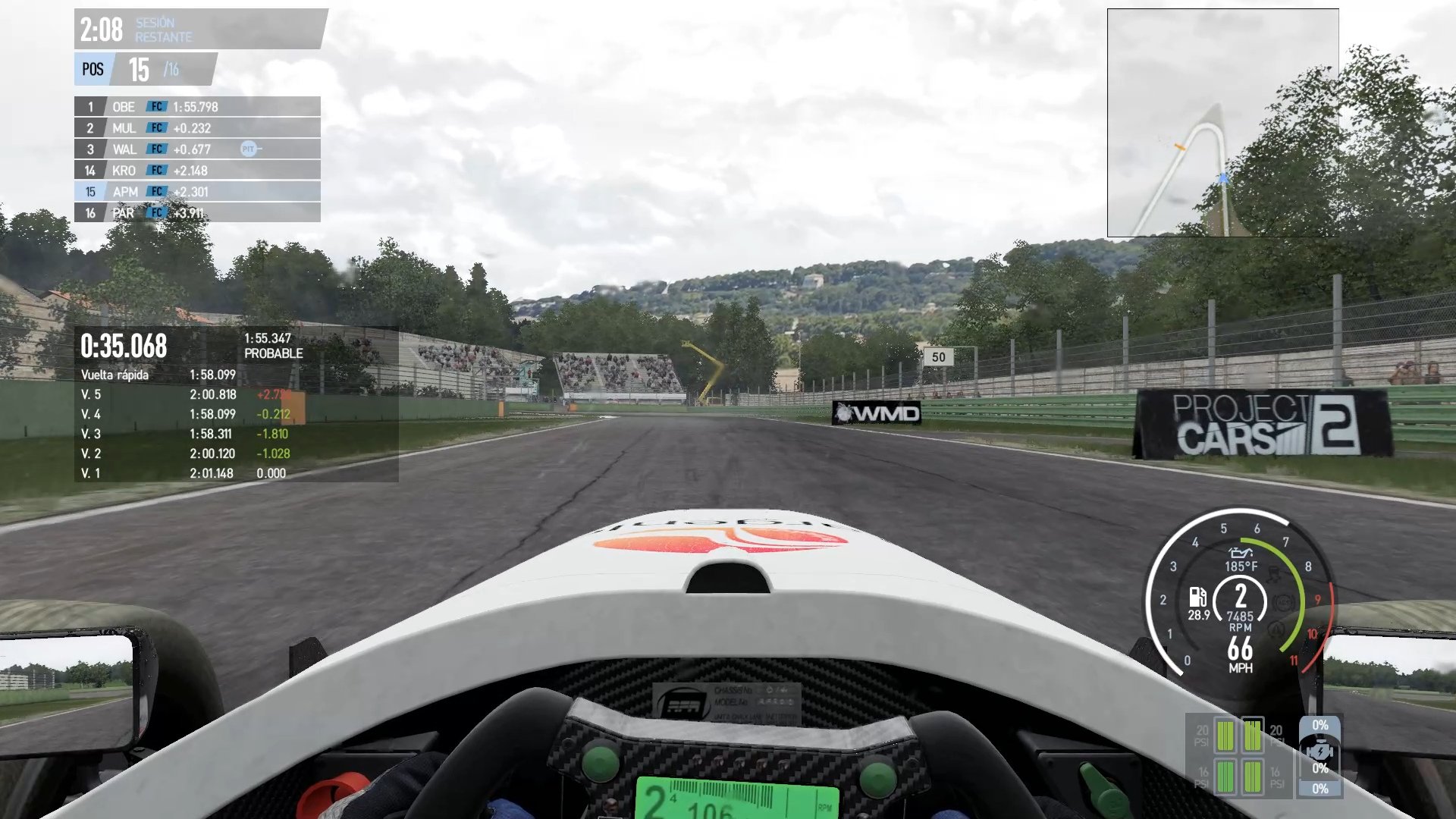Click the front-left tire pressure icon
The image size is (1456, 819).
tap(1225, 734)
